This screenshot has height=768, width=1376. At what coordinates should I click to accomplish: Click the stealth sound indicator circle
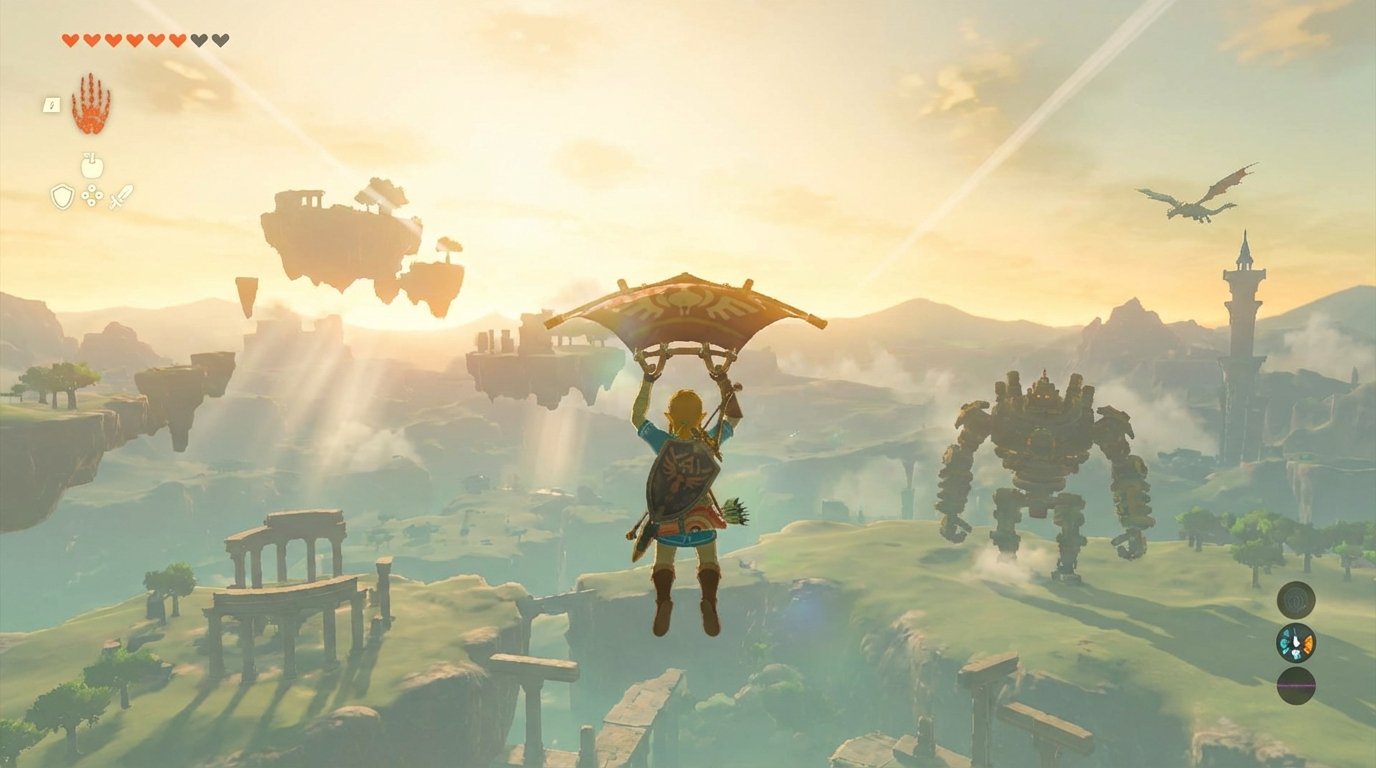1296,600
